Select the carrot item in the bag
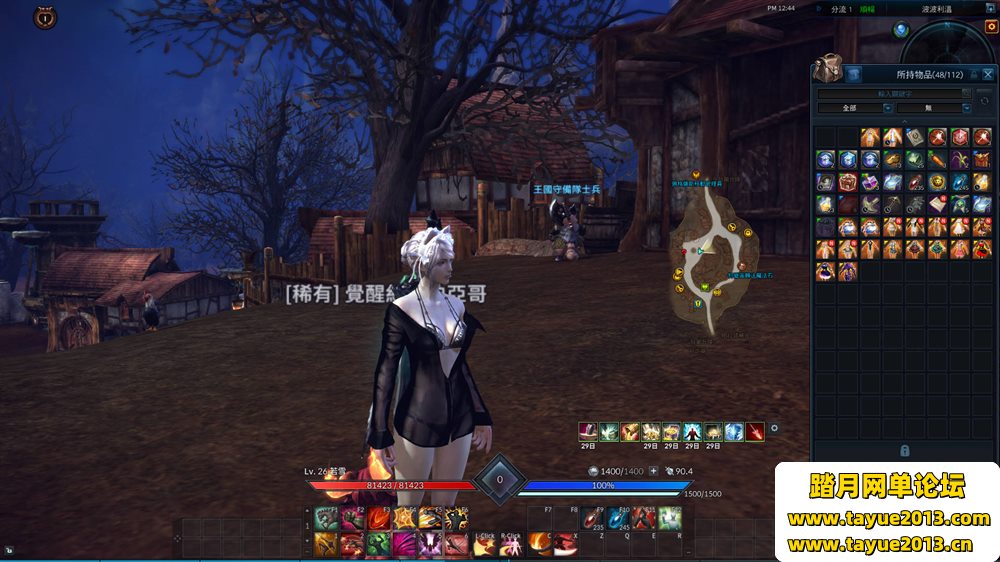This screenshot has width=1000, height=562. (x=937, y=160)
